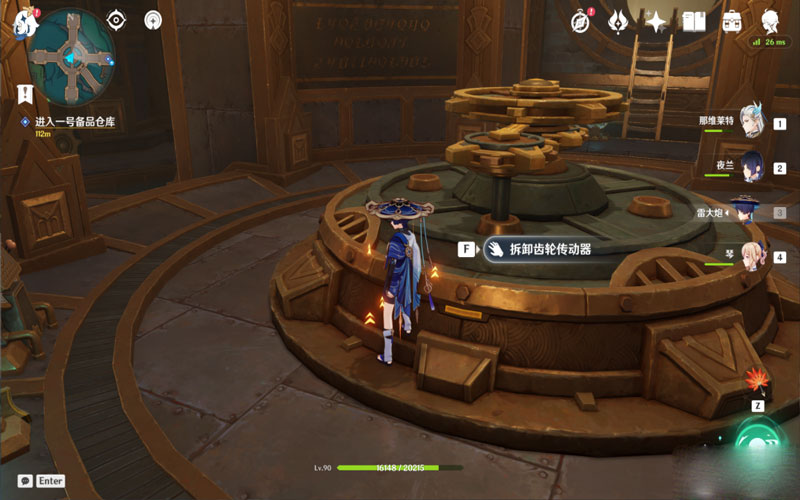This screenshot has width=800, height=500.
Task: Use the red maple leaf gadget
Action: click(x=756, y=381)
